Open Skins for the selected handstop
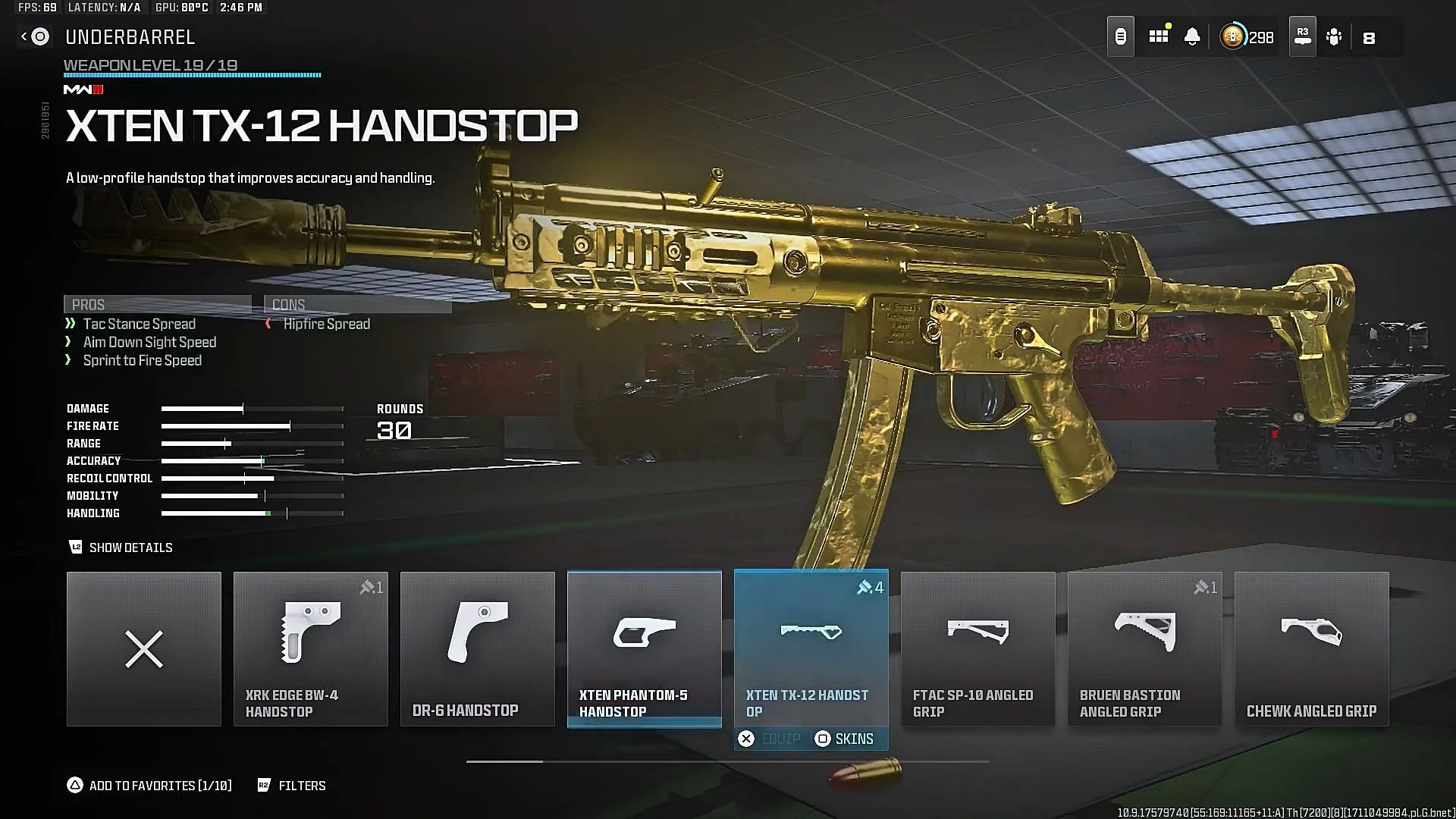Viewport: 1456px width, 819px height. point(844,739)
